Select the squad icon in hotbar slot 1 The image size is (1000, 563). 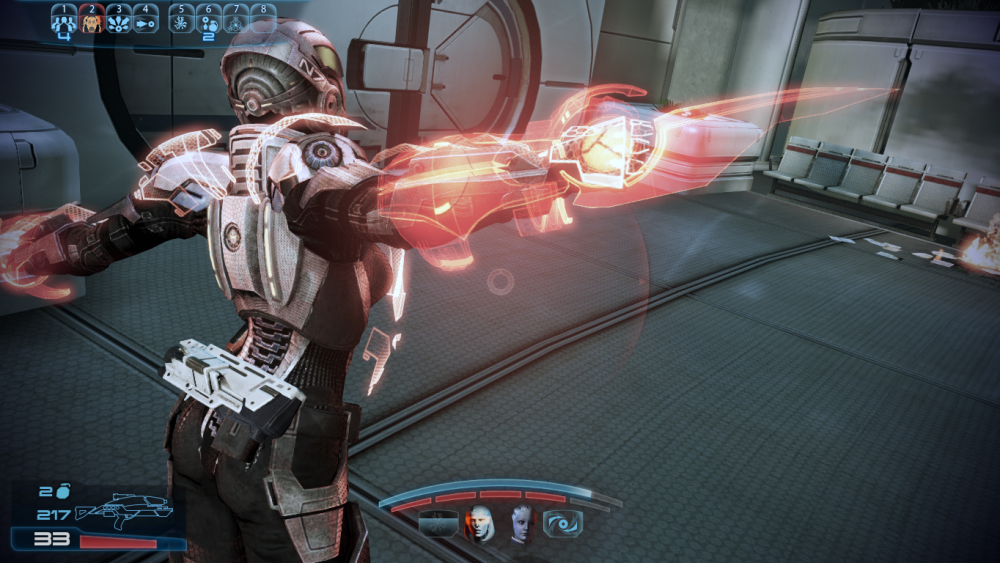point(63,21)
